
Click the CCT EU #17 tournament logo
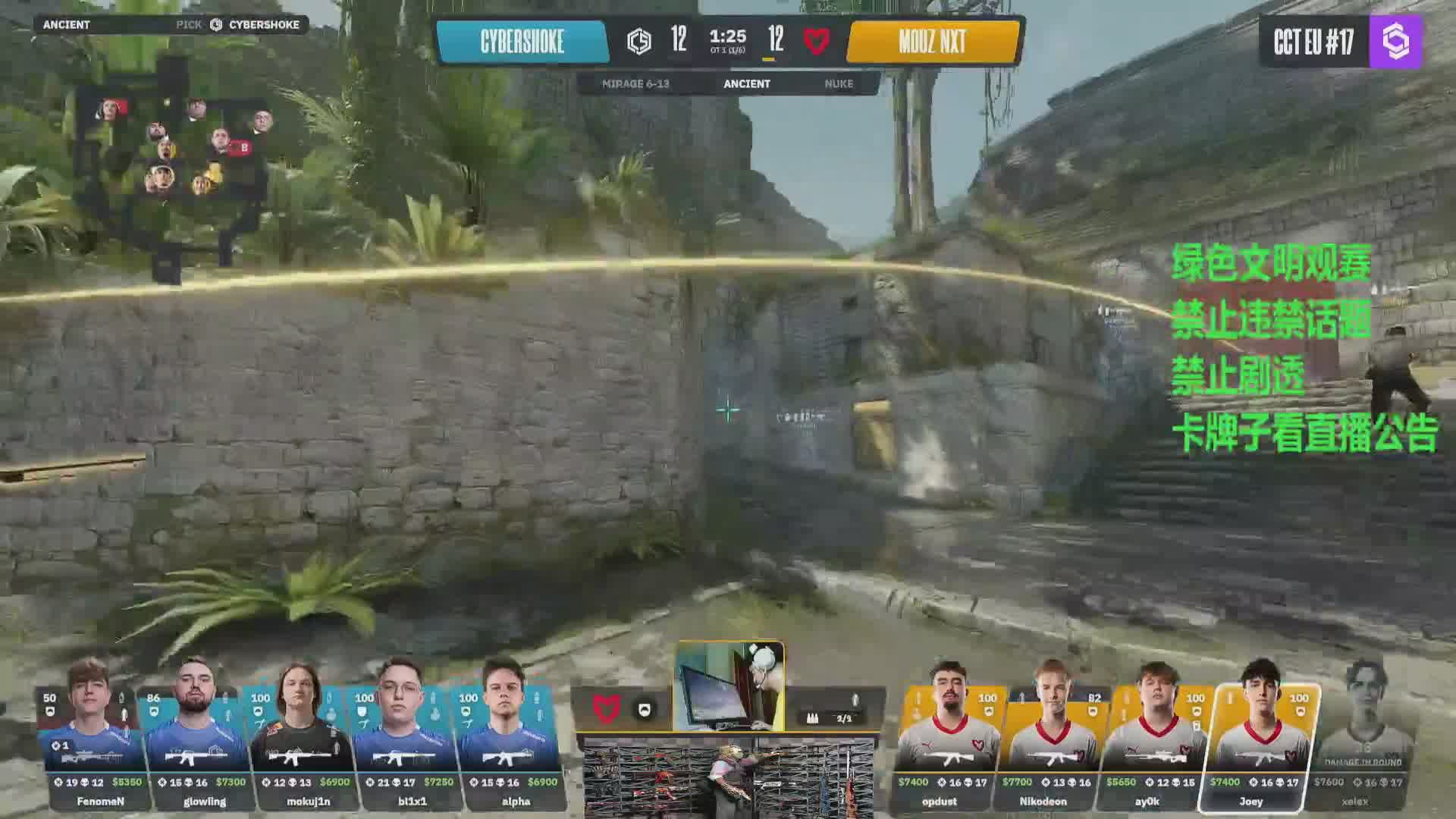coord(1340,42)
